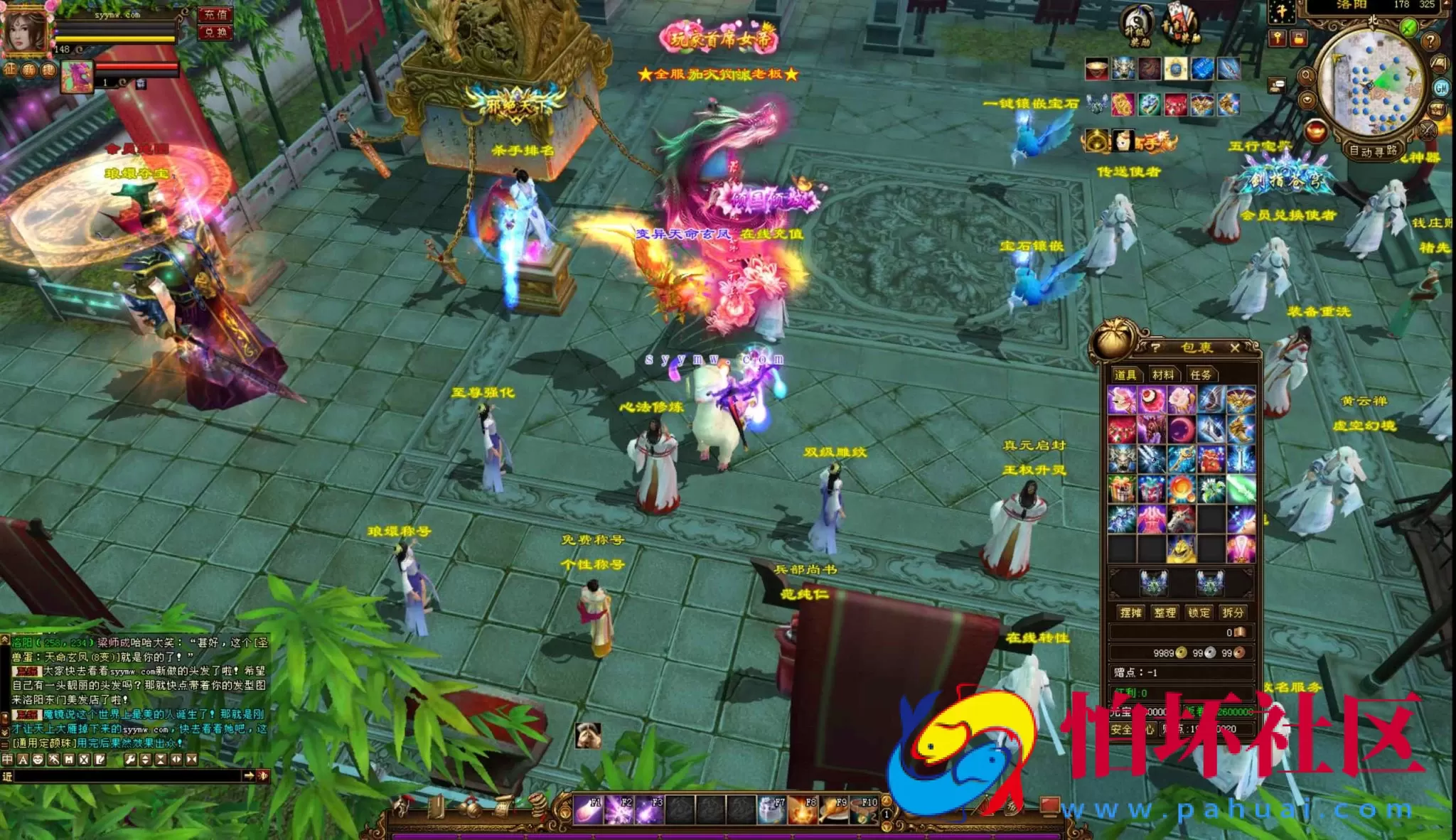The width and height of the screenshot is (1456, 840).
Task: Open the scroll icon on the bottom toolbar
Action: 503,807
